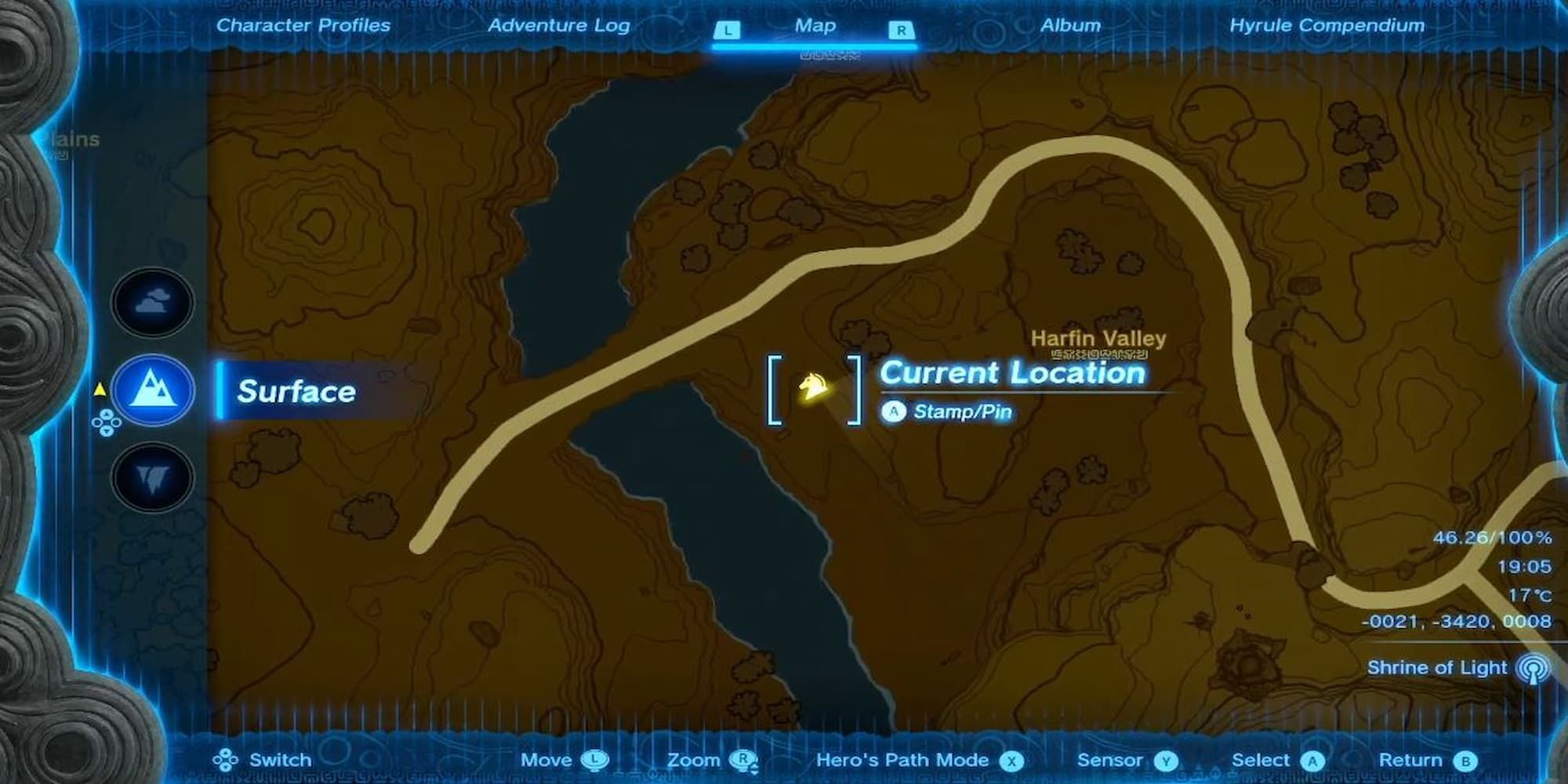Image resolution: width=1568 pixels, height=784 pixels.
Task: Click the Shrine of Light sensor icon
Action: click(x=1534, y=668)
